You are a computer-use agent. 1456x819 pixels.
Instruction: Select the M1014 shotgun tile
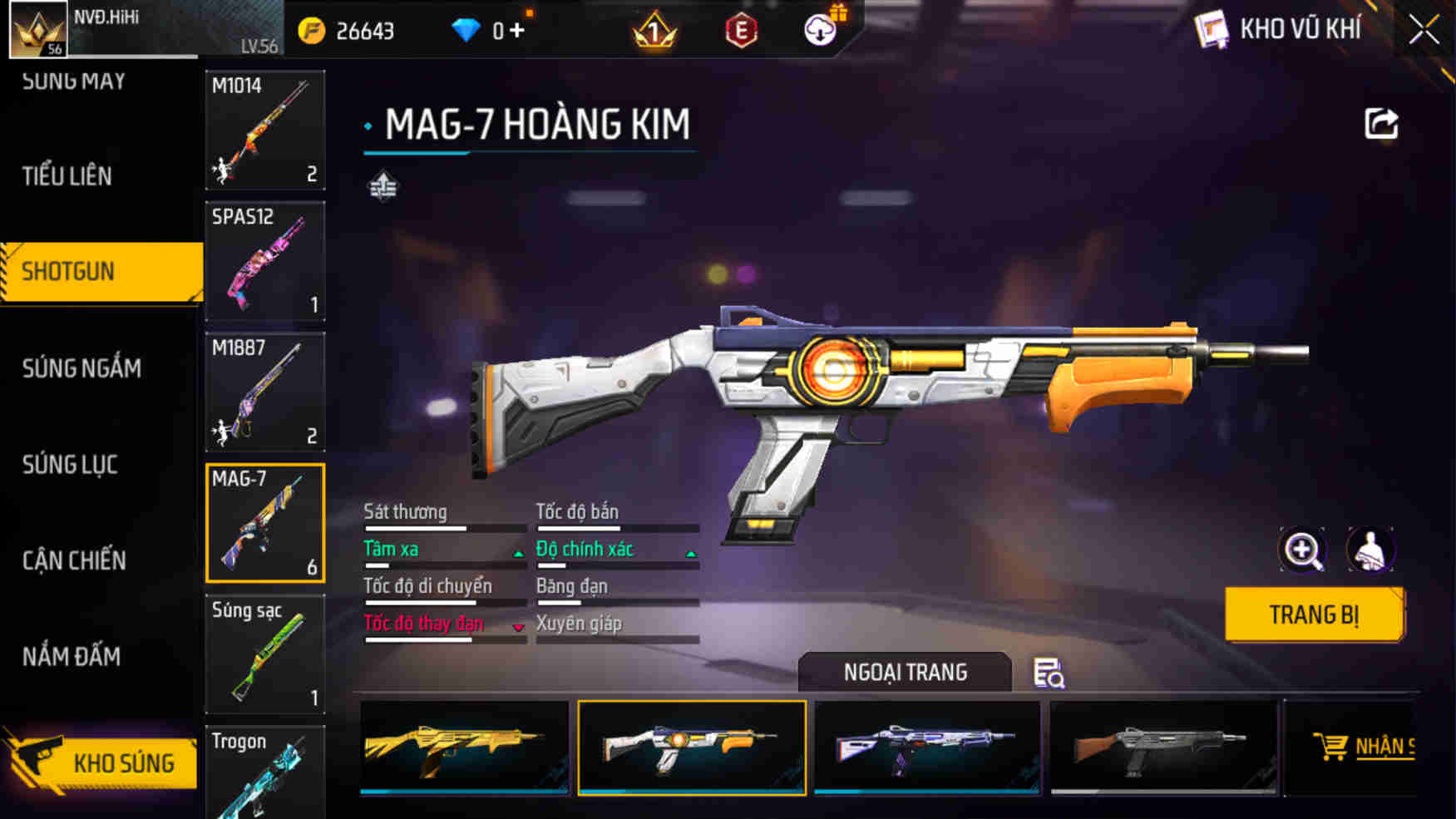pyautogui.click(x=264, y=130)
